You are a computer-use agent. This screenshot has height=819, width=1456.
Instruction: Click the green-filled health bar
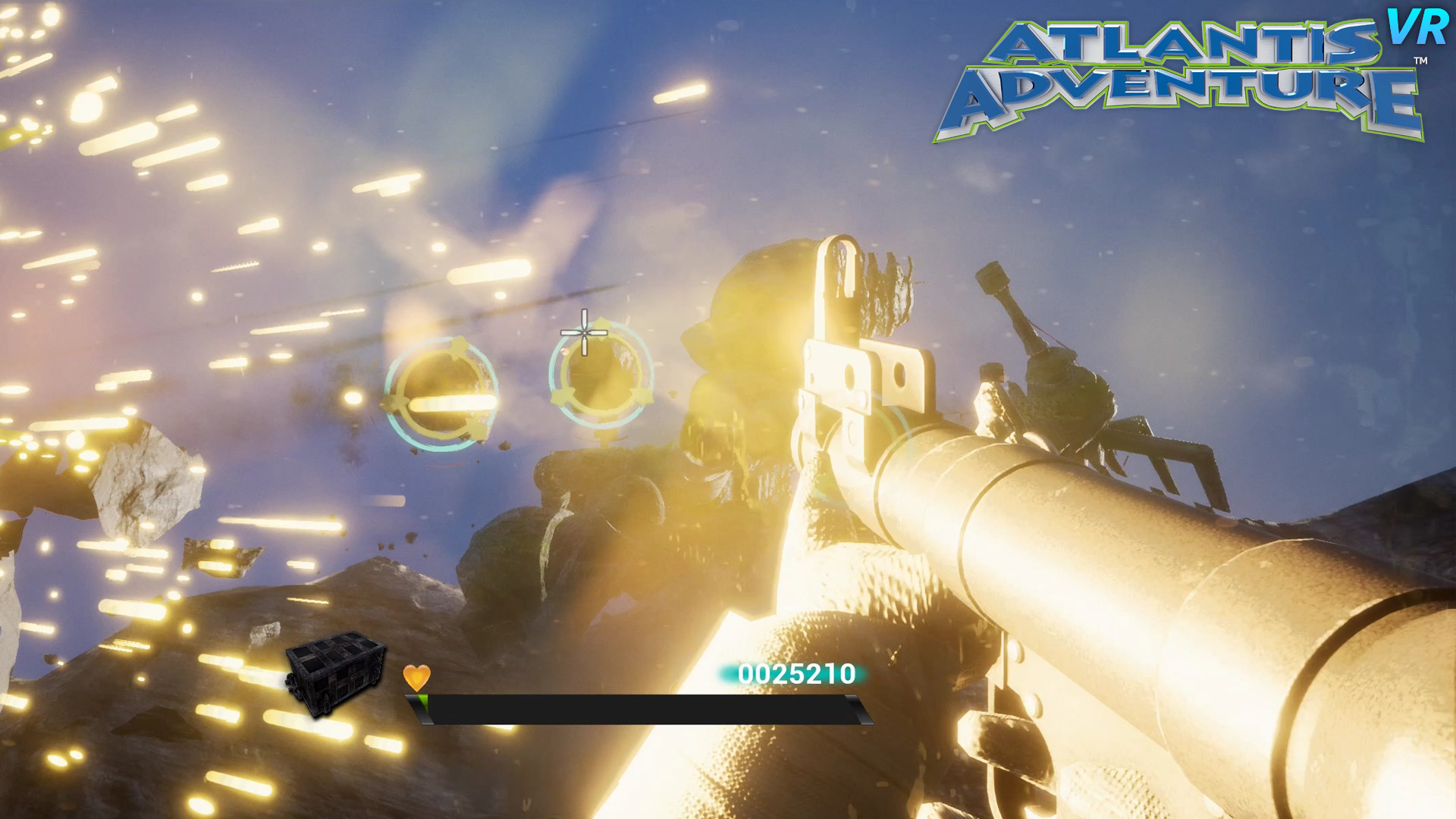coord(425,702)
